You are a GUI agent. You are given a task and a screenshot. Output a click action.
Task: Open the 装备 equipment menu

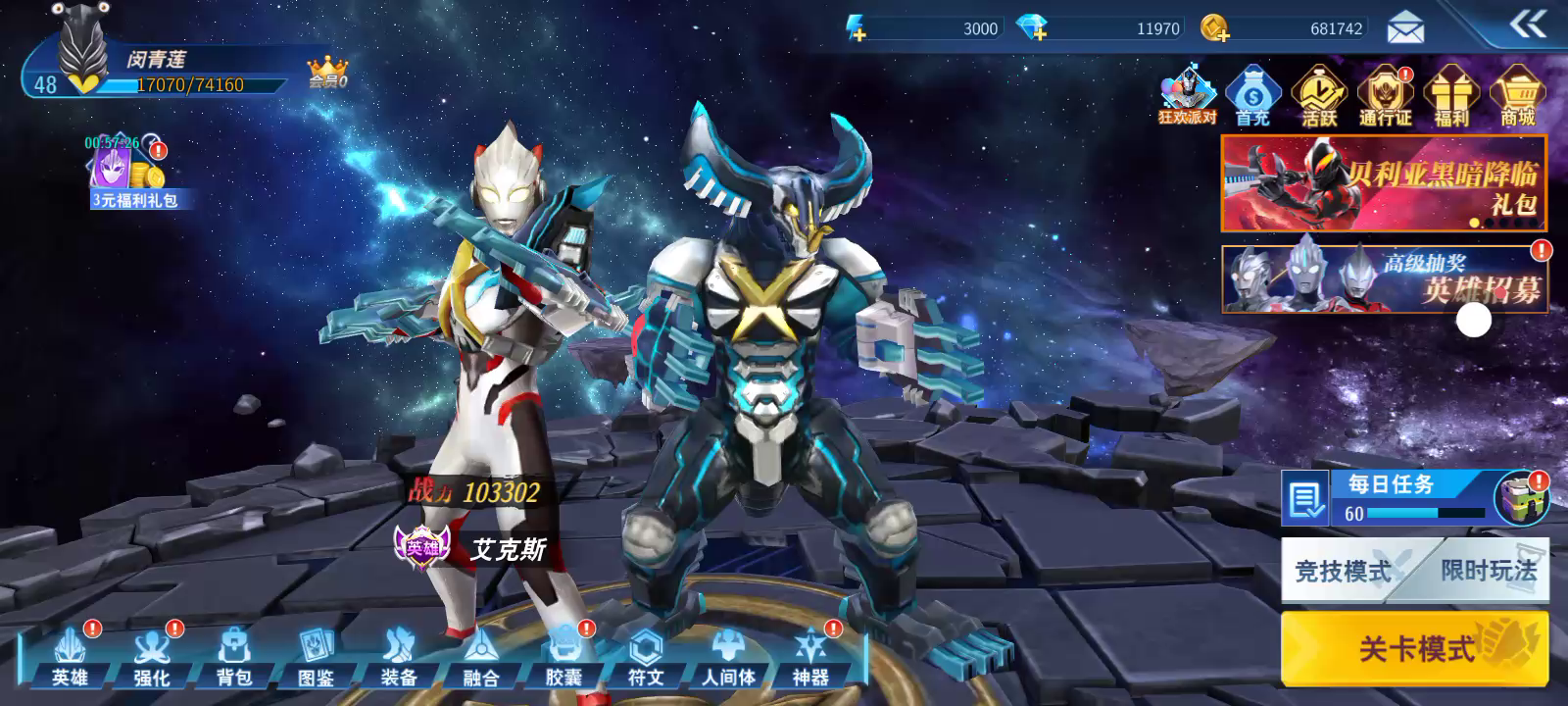(x=399, y=657)
